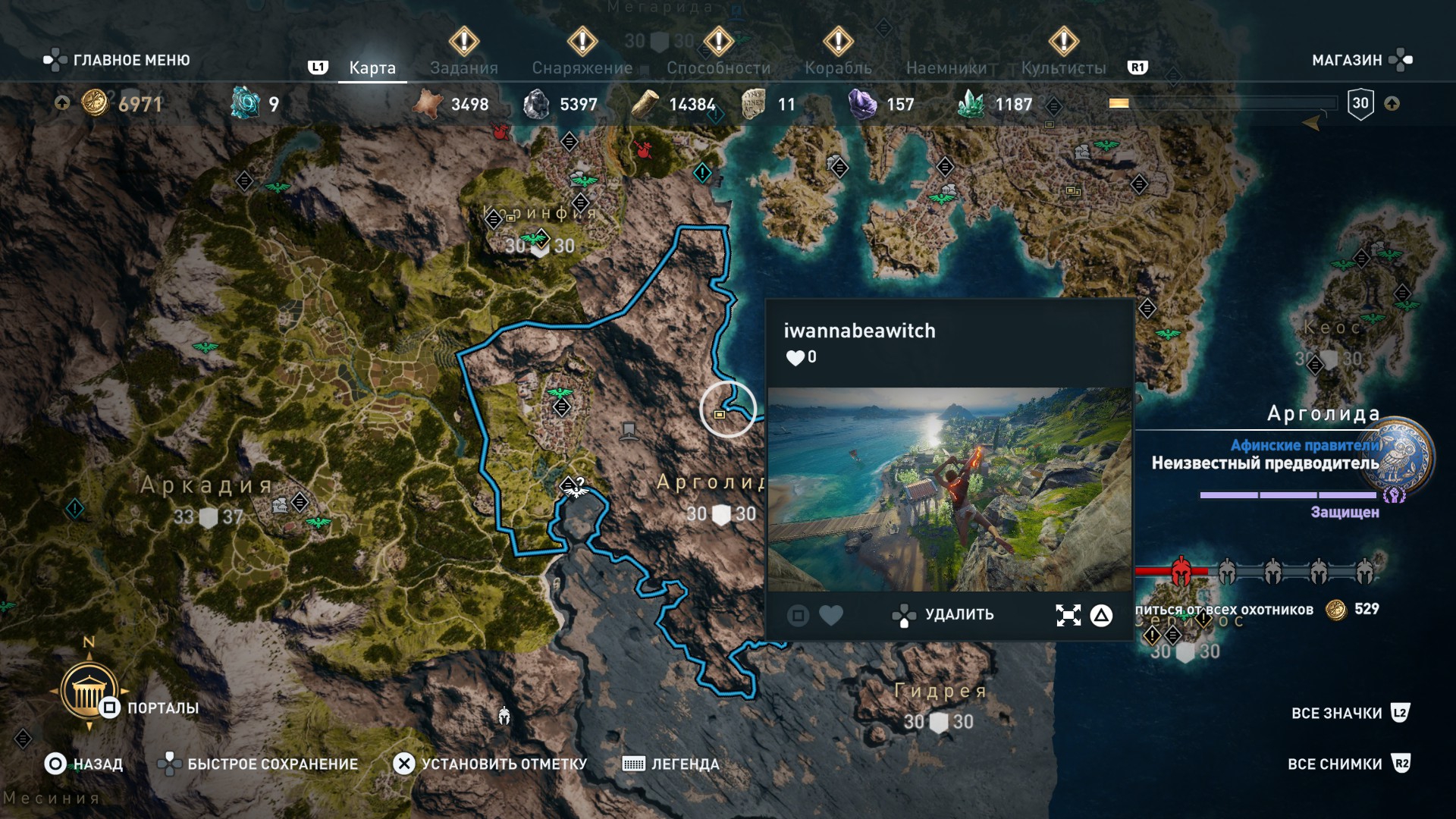Go back with Назад
Screen dimensions: 1456x819
[x=84, y=764]
